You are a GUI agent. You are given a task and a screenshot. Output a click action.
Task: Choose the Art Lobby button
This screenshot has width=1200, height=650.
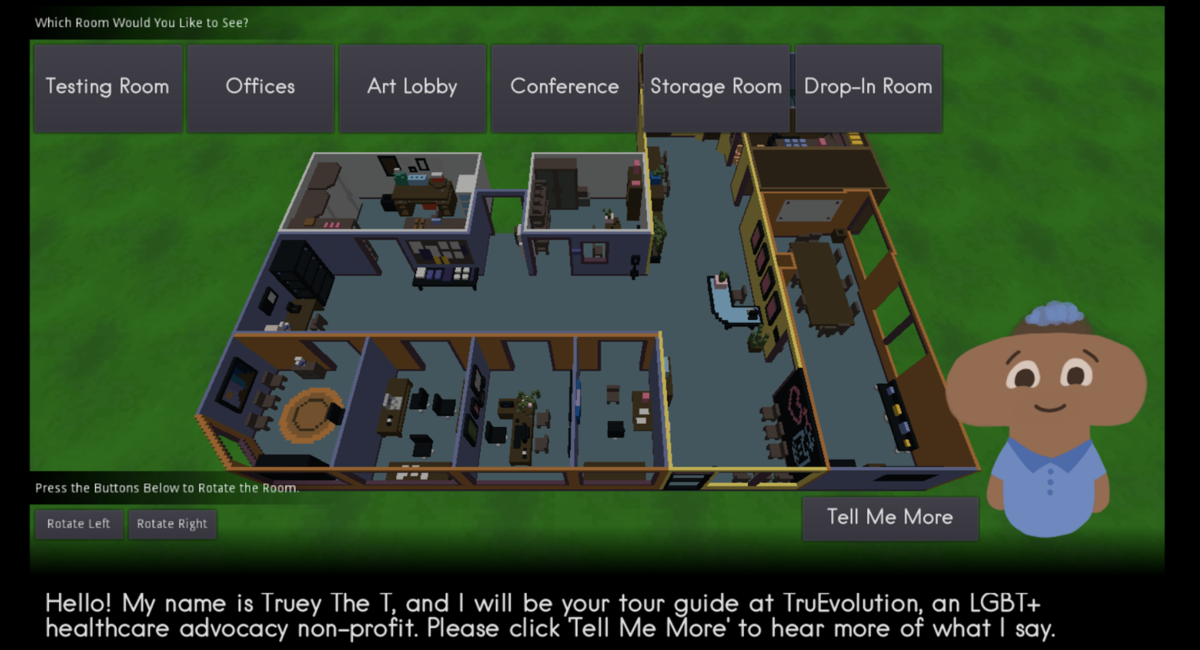412,87
